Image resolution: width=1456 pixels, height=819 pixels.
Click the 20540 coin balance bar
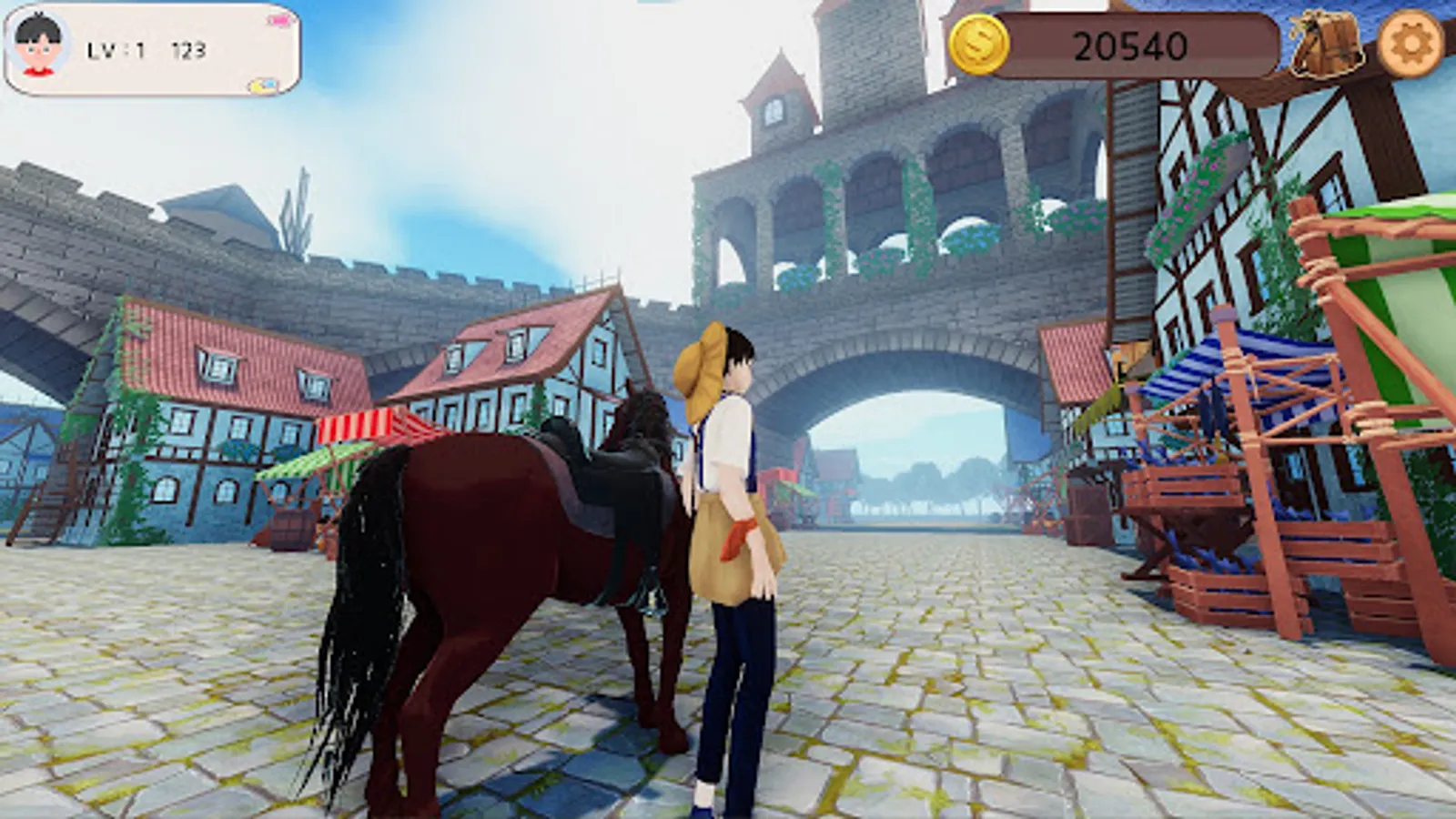[x=1133, y=43]
